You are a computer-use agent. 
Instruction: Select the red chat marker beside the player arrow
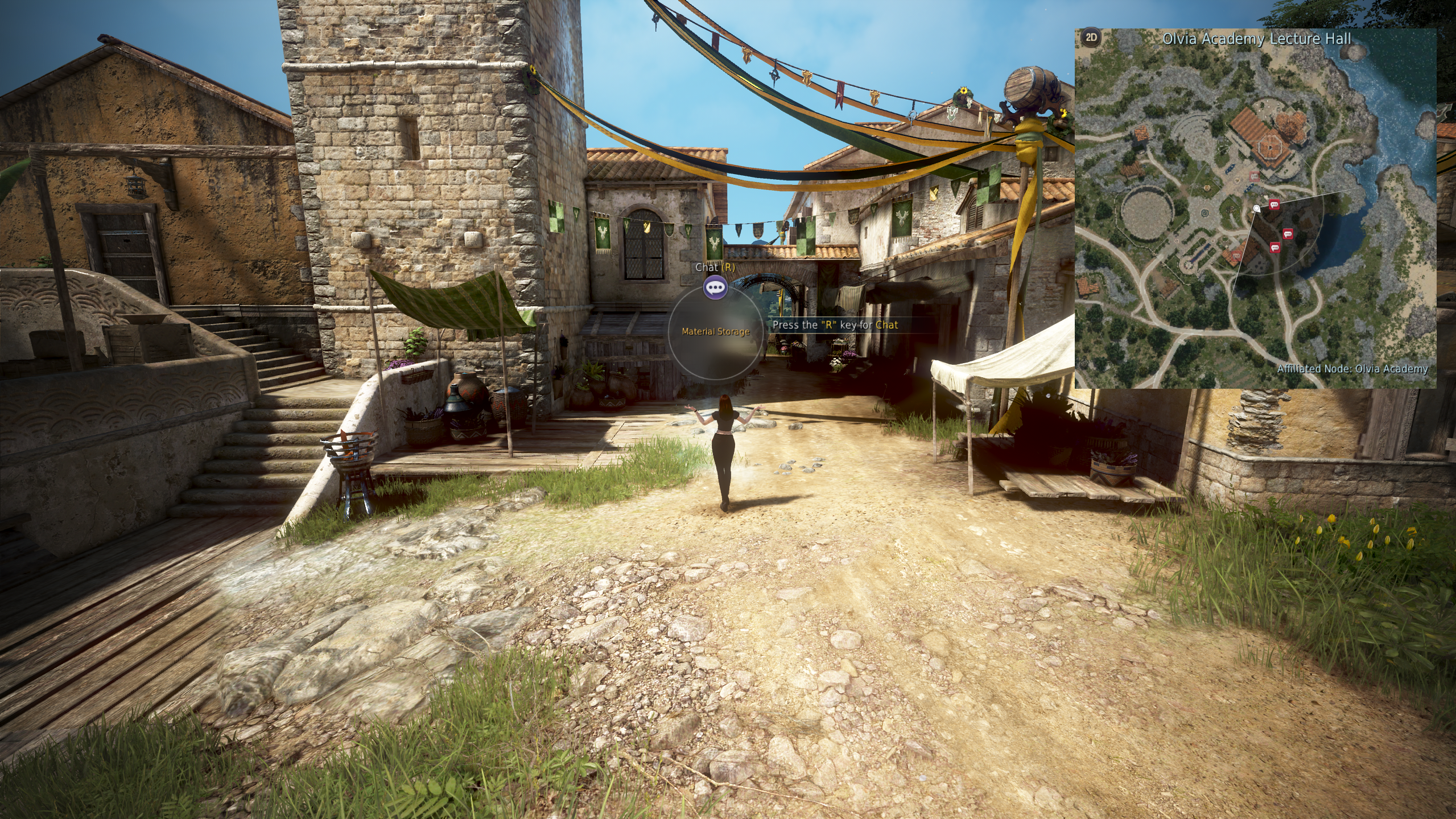click(x=1274, y=204)
